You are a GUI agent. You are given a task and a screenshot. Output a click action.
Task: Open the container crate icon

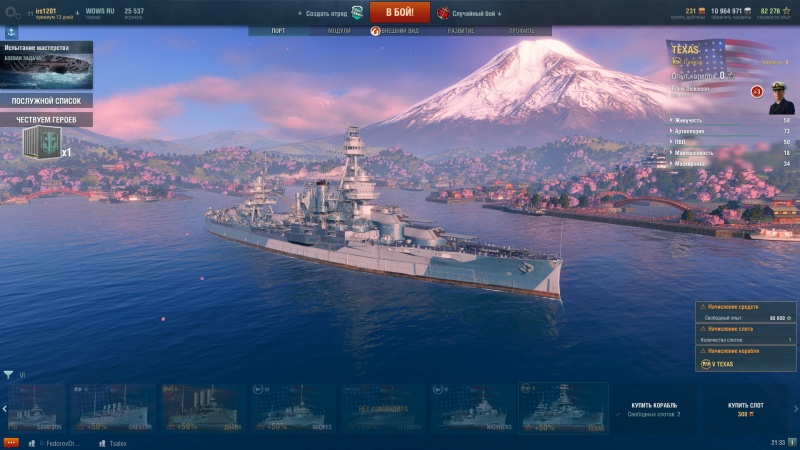pos(40,143)
